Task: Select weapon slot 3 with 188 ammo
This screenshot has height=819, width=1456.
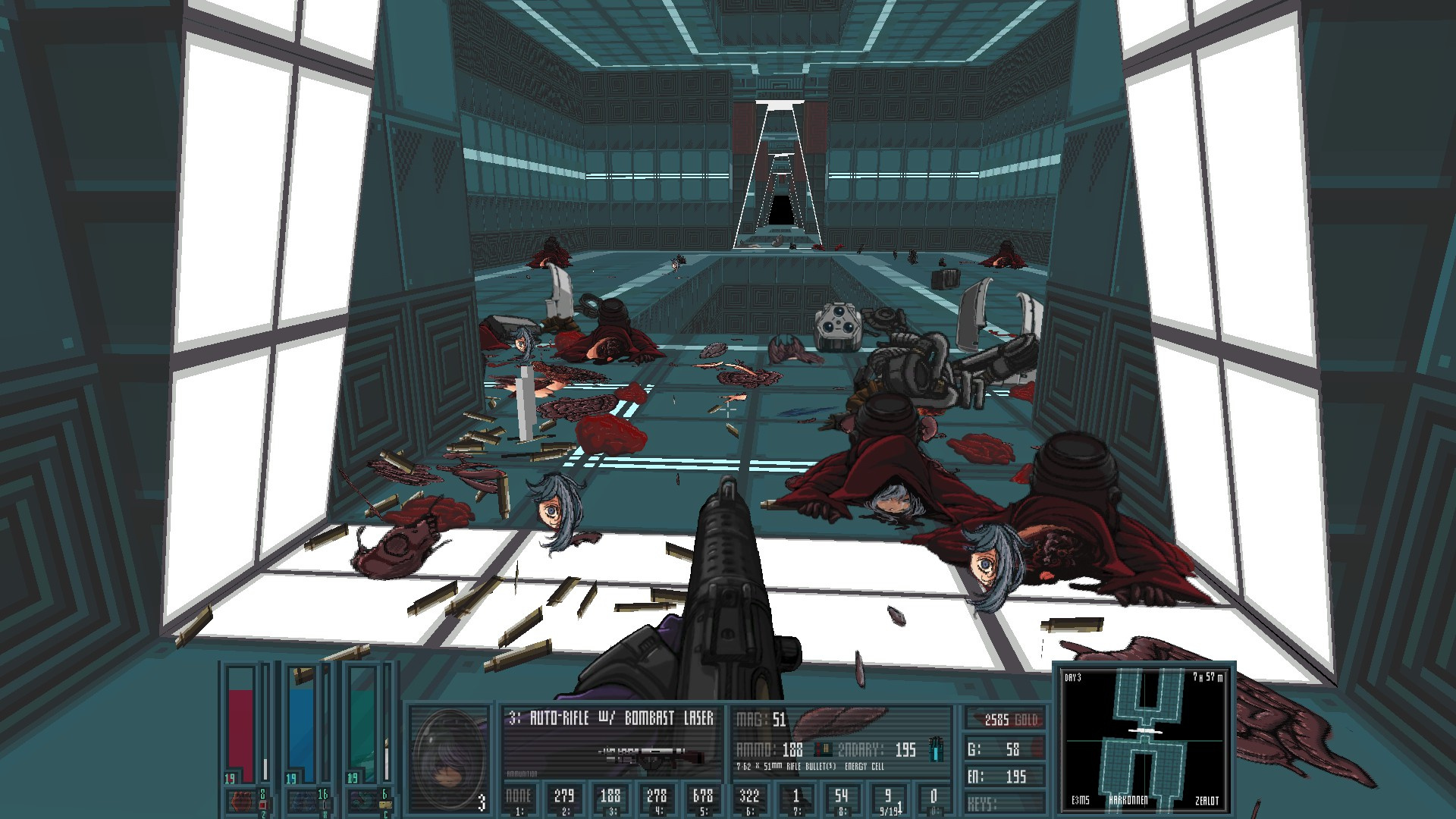Action: click(x=610, y=799)
